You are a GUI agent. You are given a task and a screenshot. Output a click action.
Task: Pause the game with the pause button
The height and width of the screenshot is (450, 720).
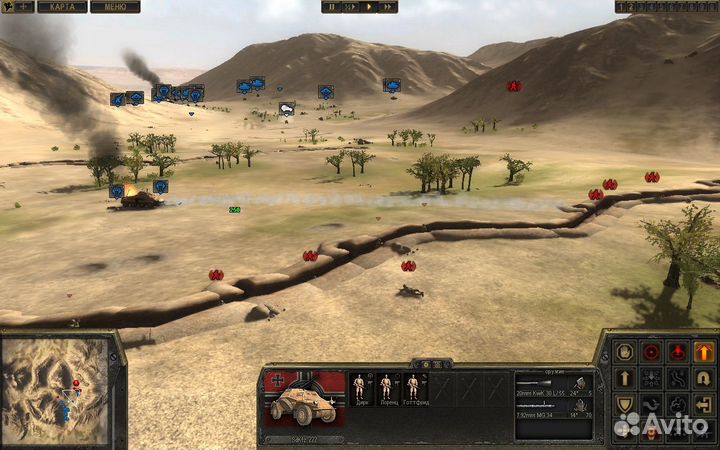(x=331, y=6)
